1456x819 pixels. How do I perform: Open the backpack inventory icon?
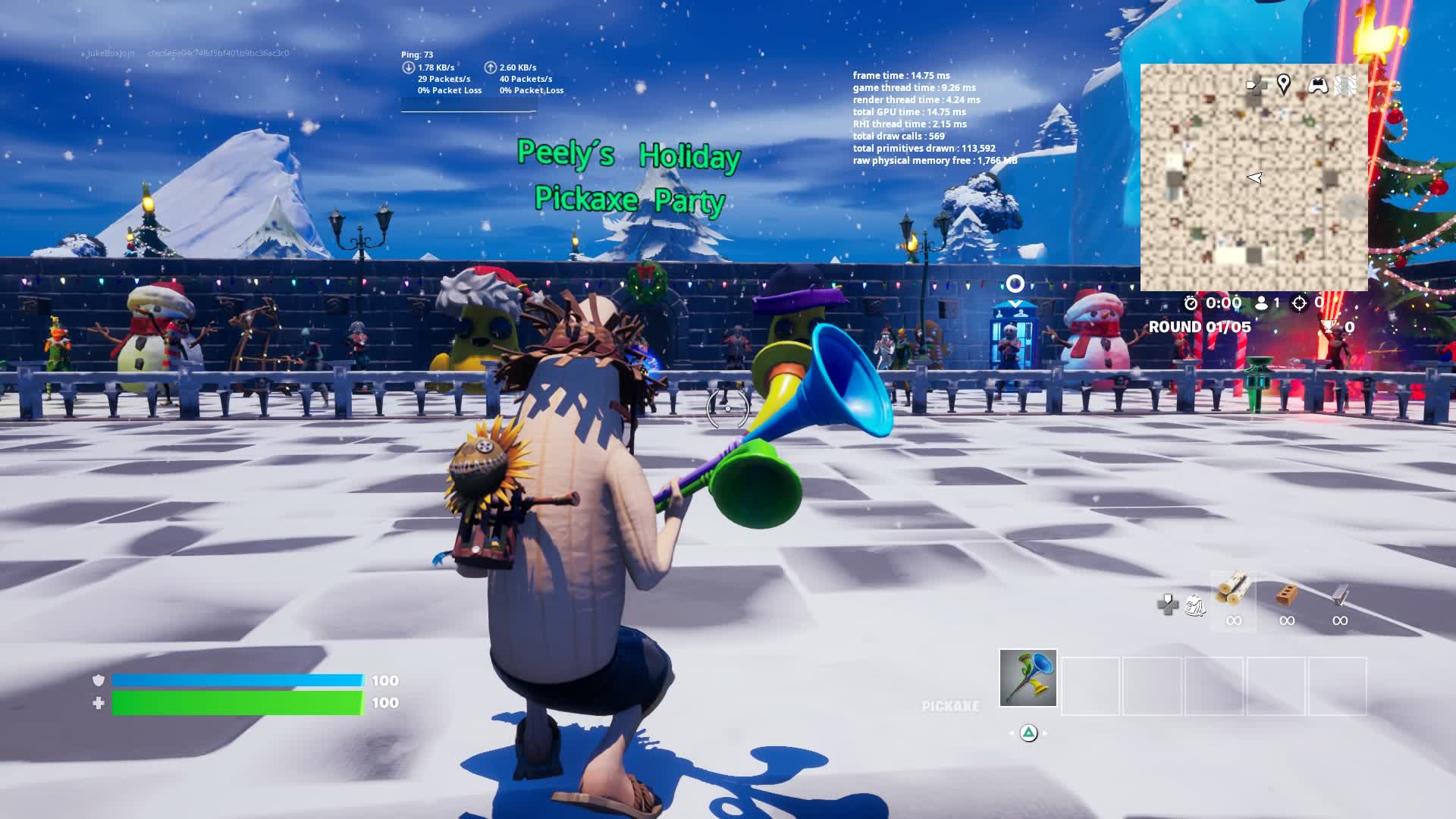click(1195, 604)
